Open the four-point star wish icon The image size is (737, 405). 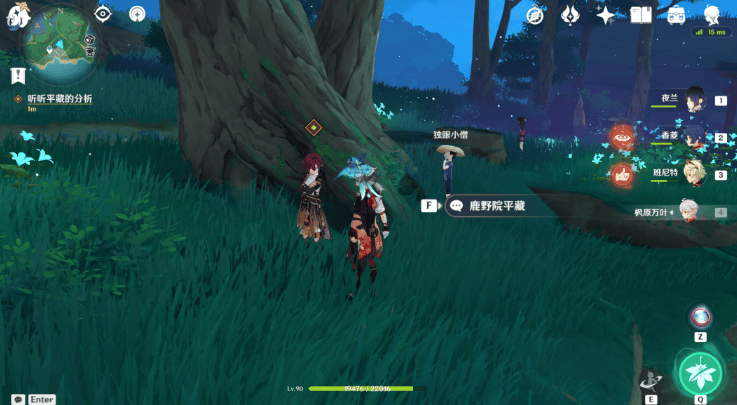pyautogui.click(x=604, y=14)
